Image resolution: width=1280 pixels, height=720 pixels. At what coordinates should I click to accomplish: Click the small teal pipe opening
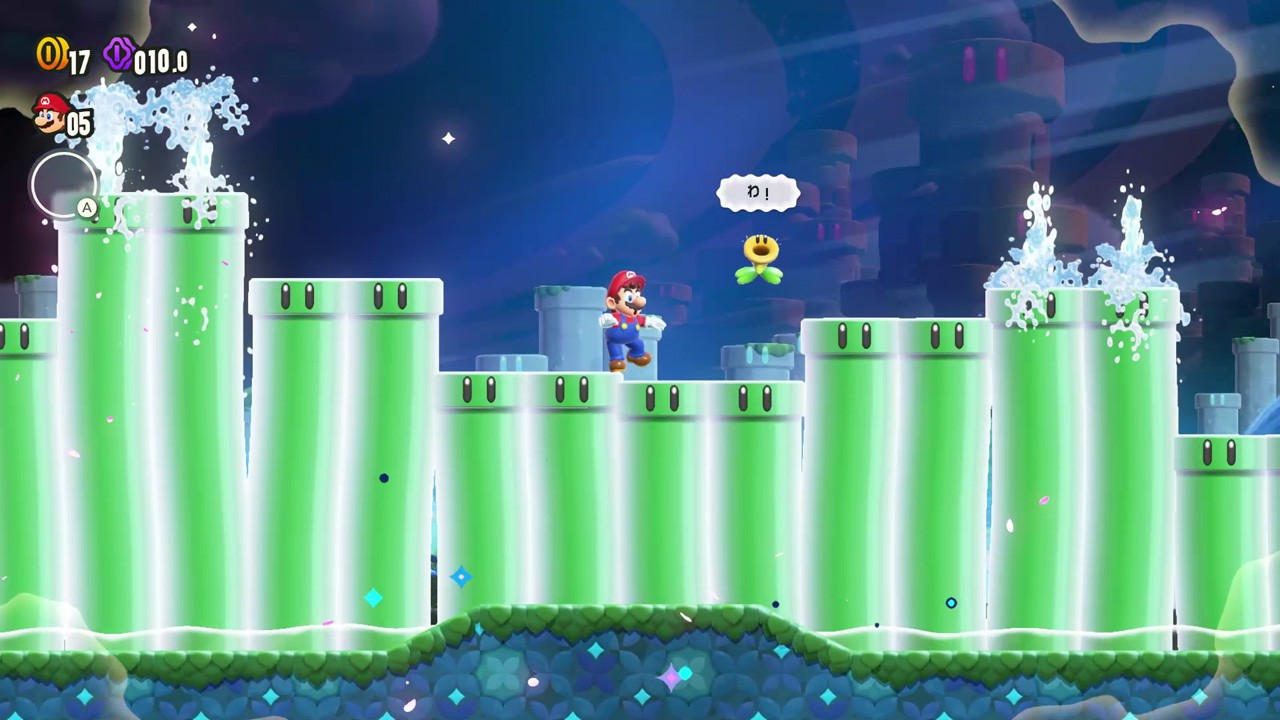(x=757, y=355)
